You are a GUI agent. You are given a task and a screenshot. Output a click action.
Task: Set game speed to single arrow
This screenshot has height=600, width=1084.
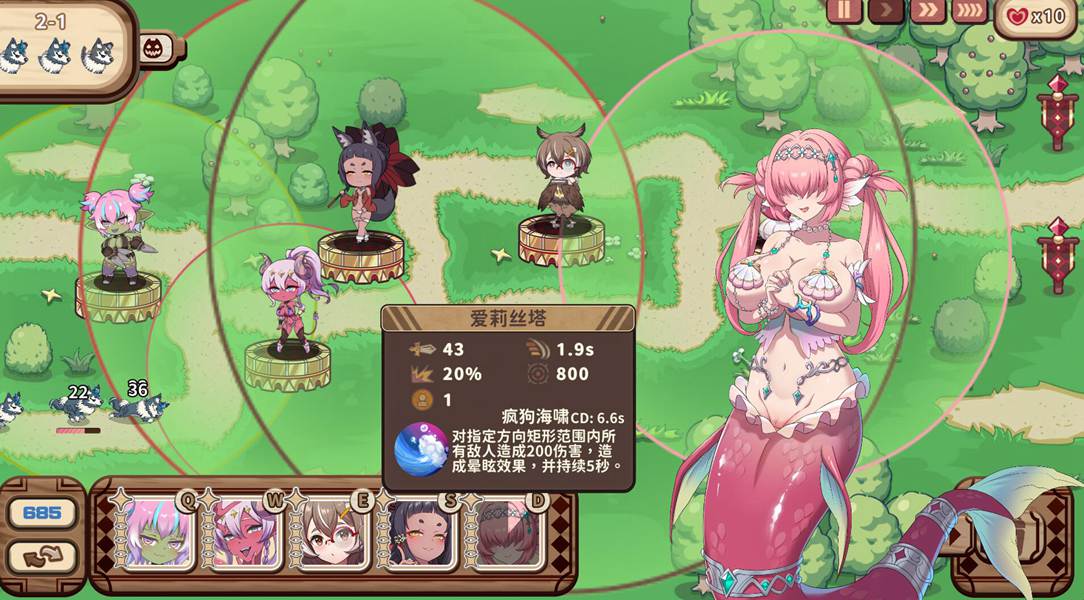point(886,11)
